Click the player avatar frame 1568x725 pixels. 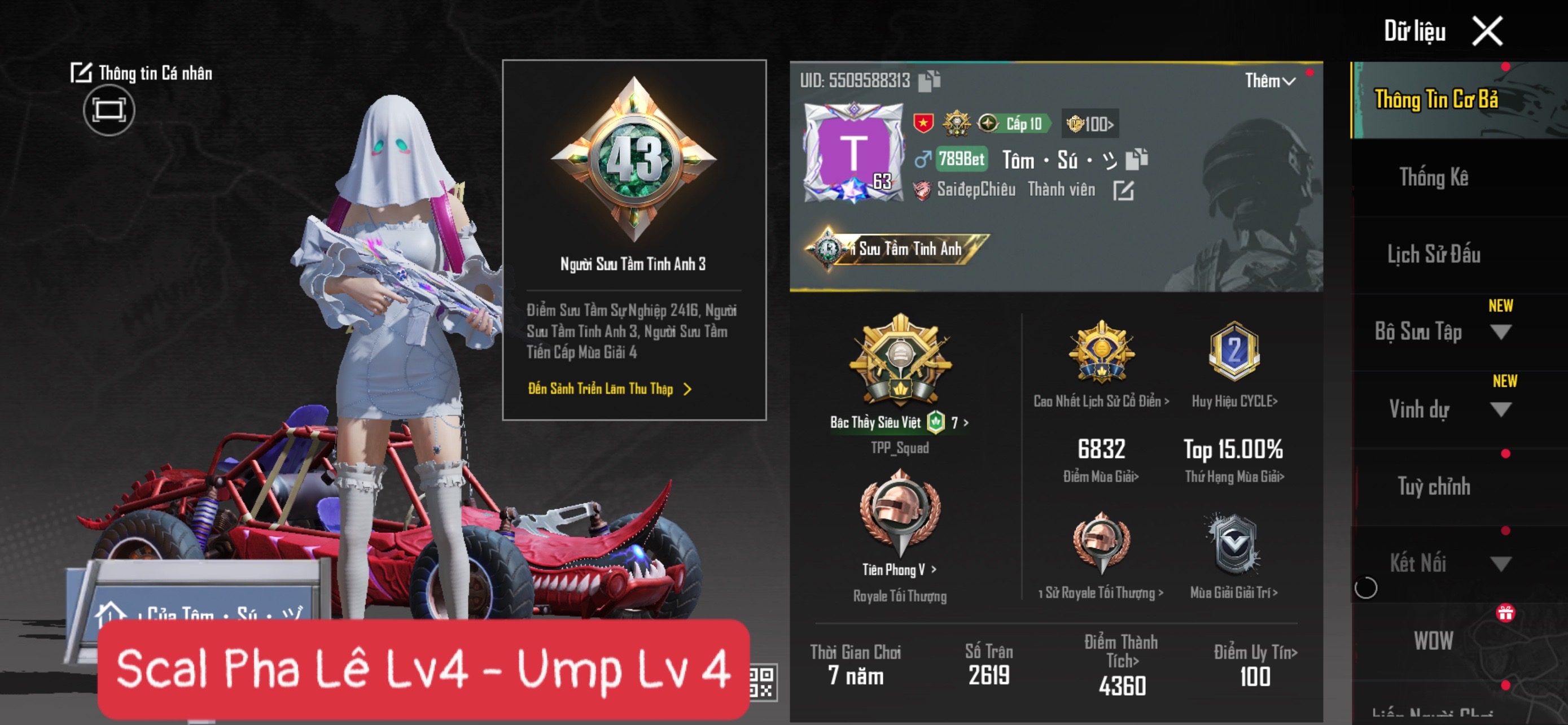853,153
